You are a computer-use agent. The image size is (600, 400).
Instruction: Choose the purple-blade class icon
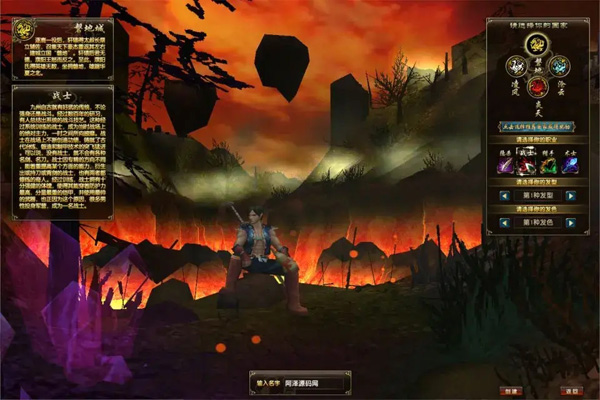pos(506,165)
